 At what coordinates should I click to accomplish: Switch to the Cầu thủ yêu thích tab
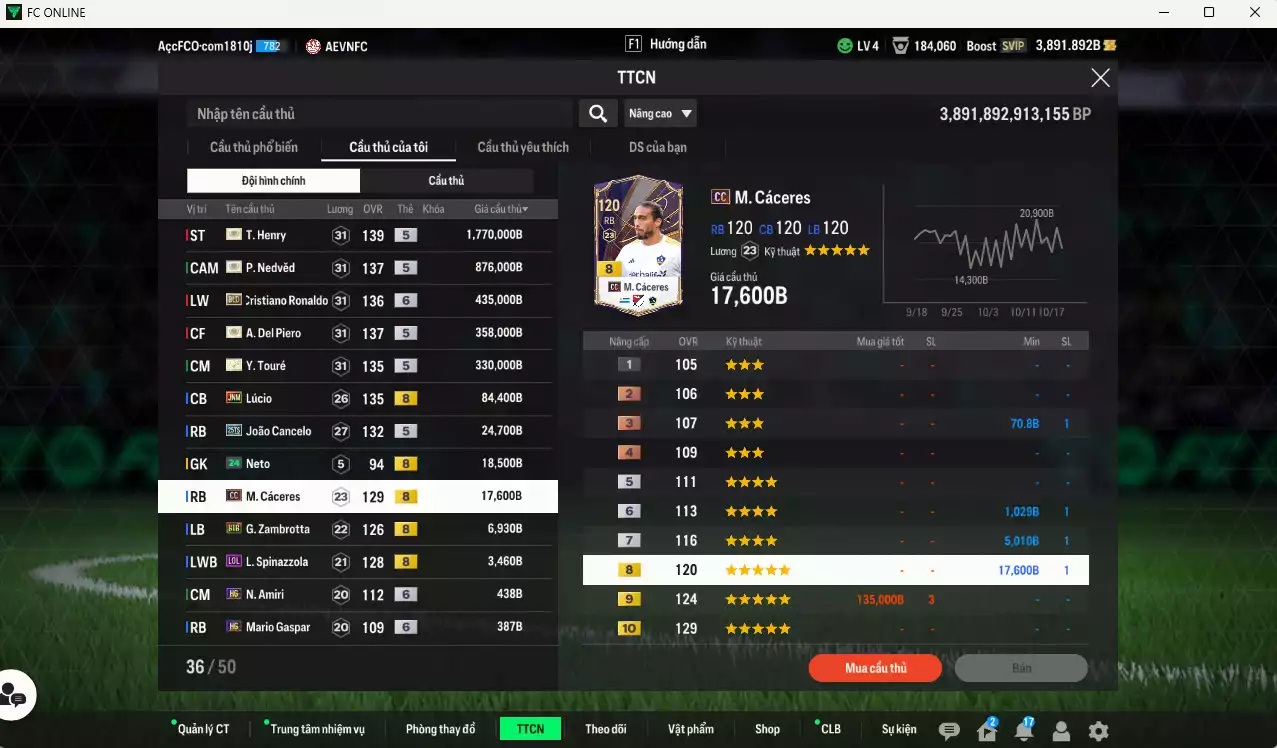[x=523, y=147]
